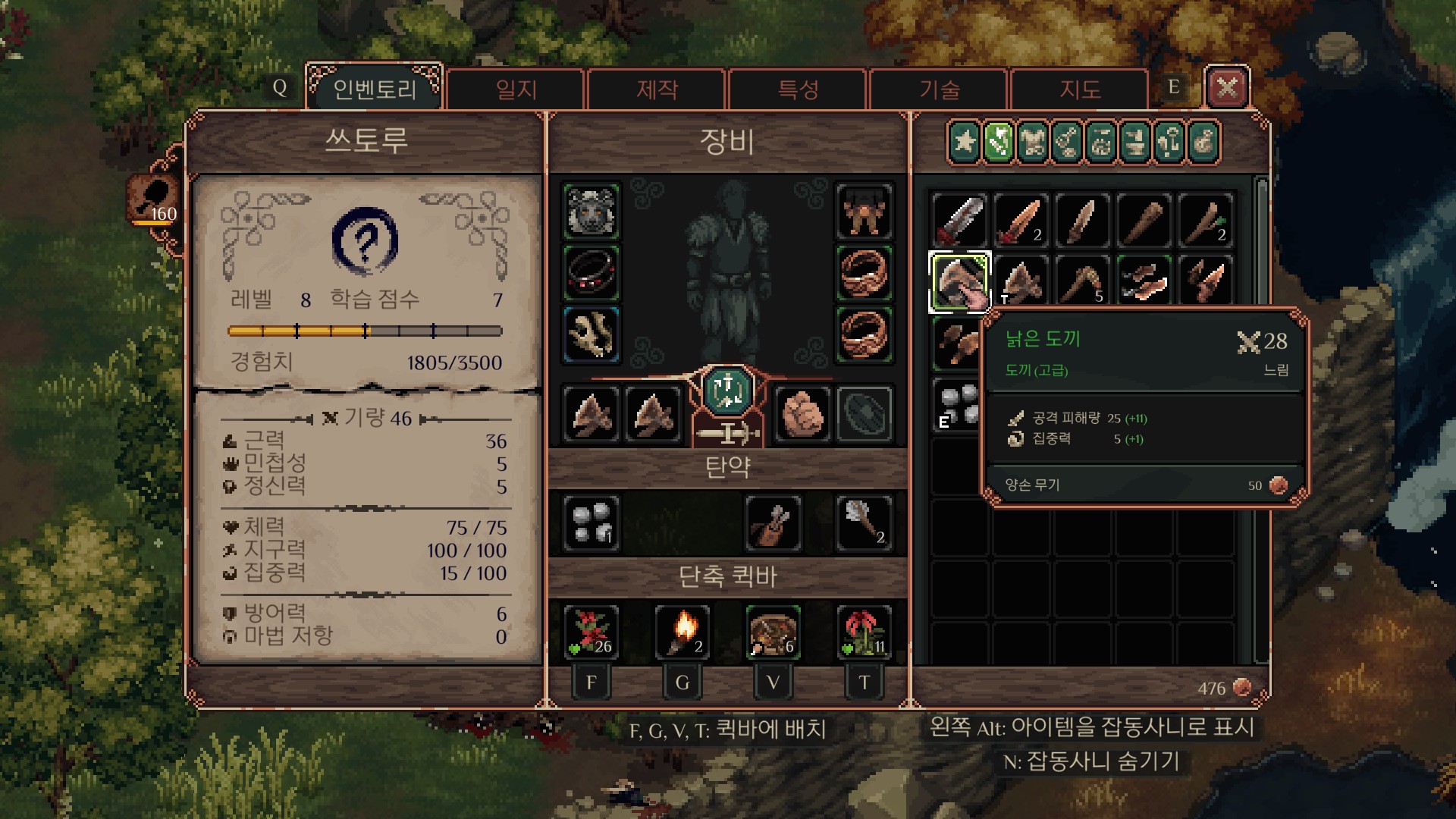Choose the torch quickbar slot

coord(682,631)
